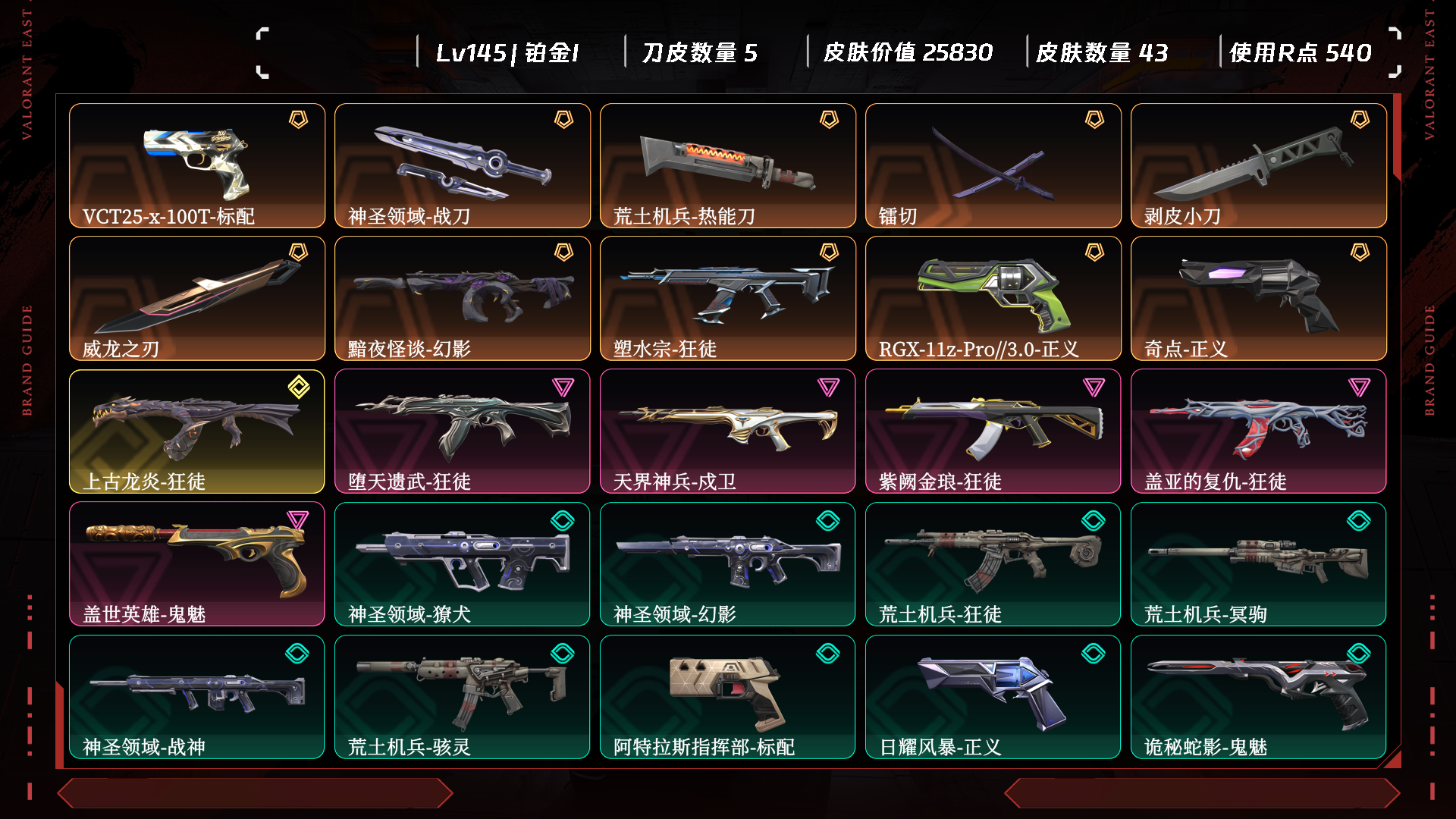This screenshot has height=819, width=1456.
Task: Select the 紫阙金琅-狂徒 skin
Action: pyautogui.click(x=993, y=431)
